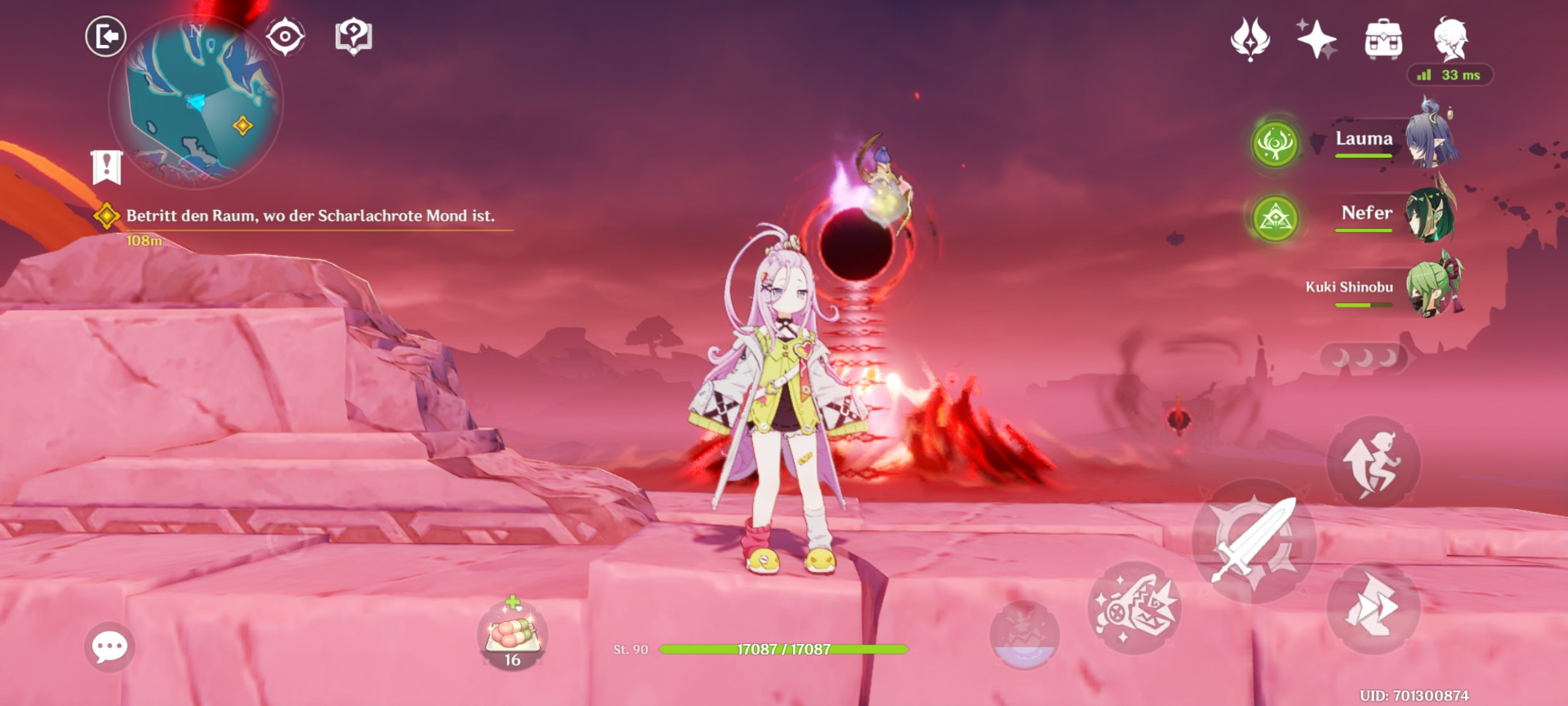
Task: Open the backpack inventory
Action: [x=1383, y=39]
